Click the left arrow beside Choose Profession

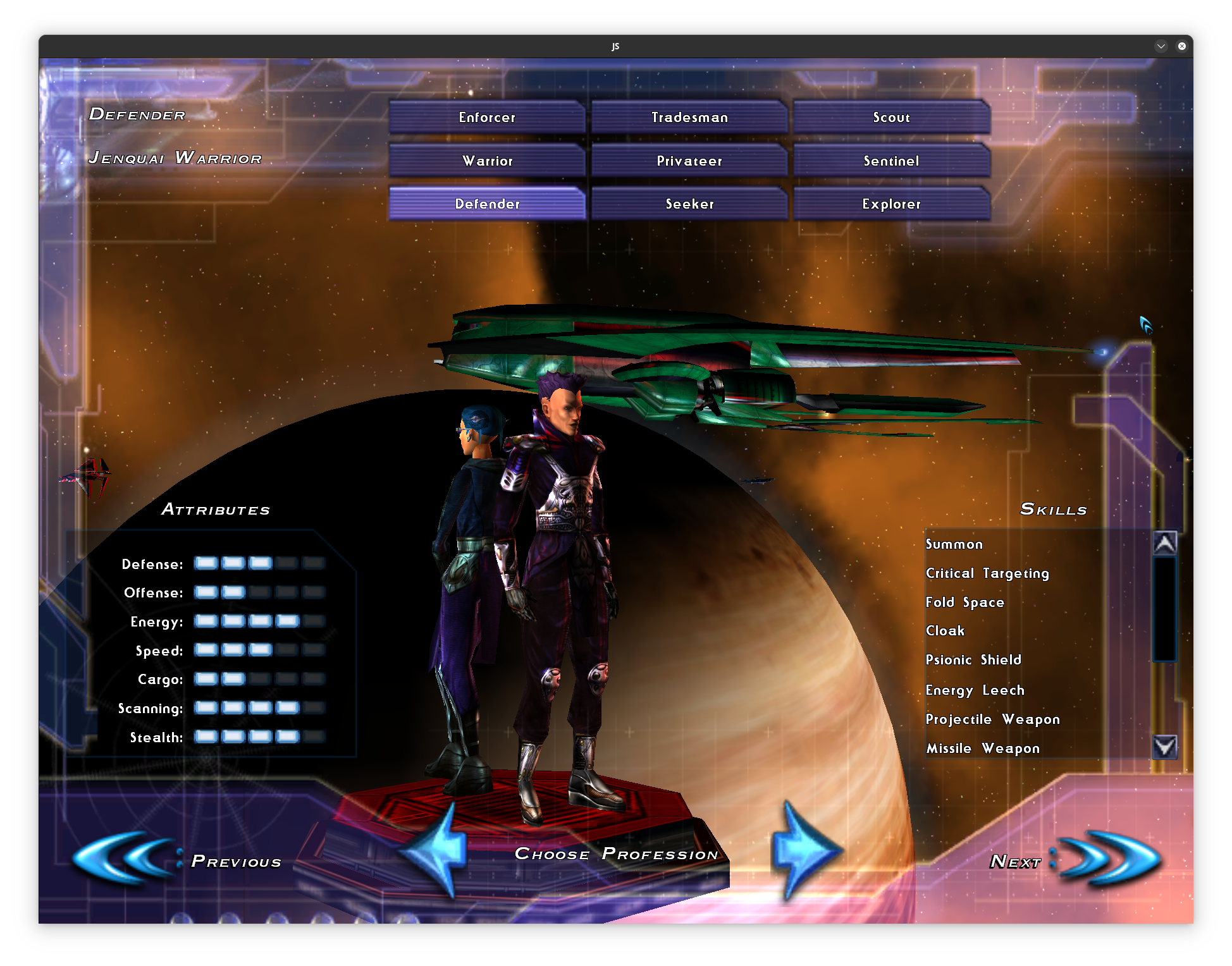click(x=436, y=850)
